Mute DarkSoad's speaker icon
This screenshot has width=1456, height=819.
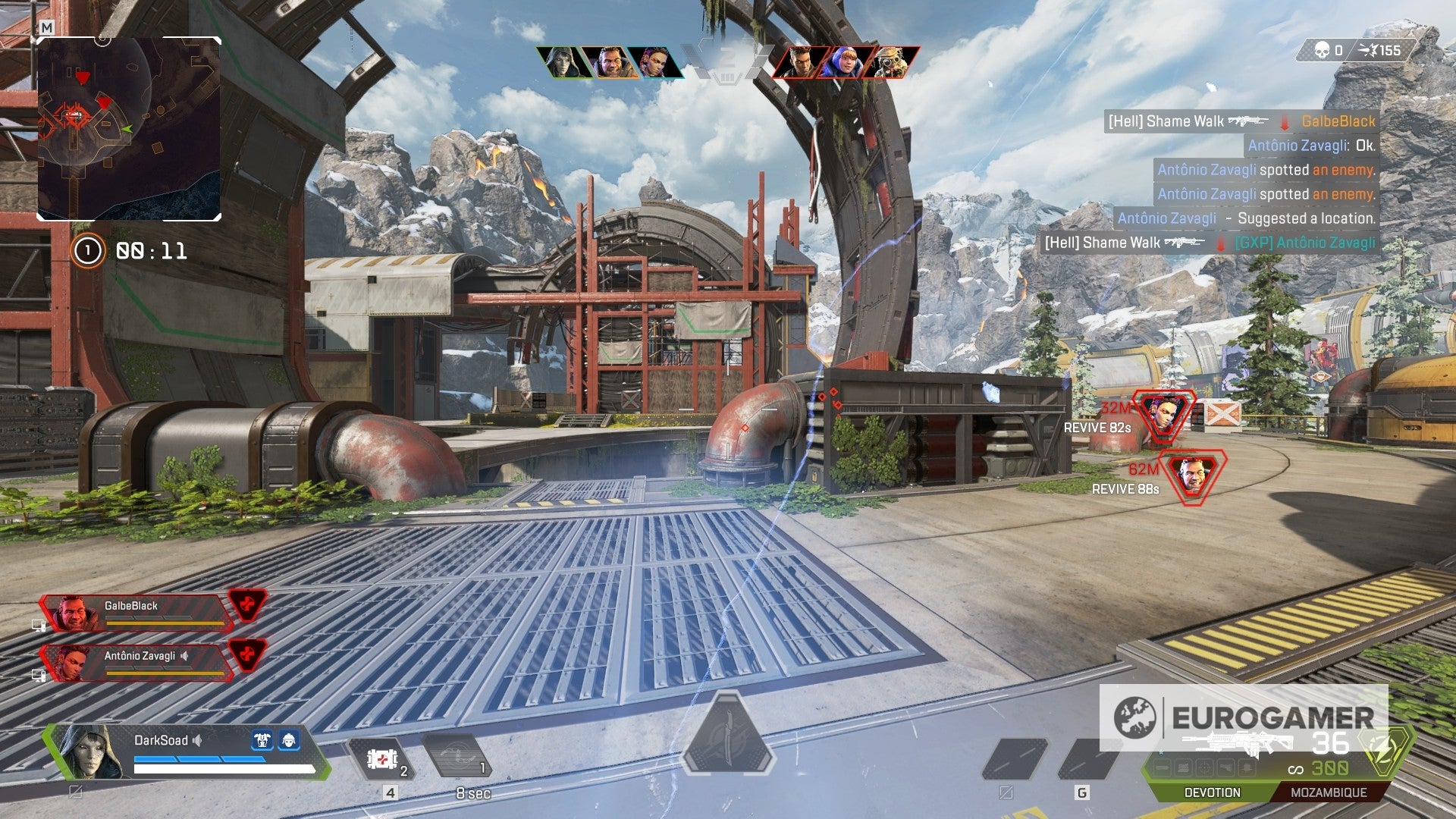point(197,740)
